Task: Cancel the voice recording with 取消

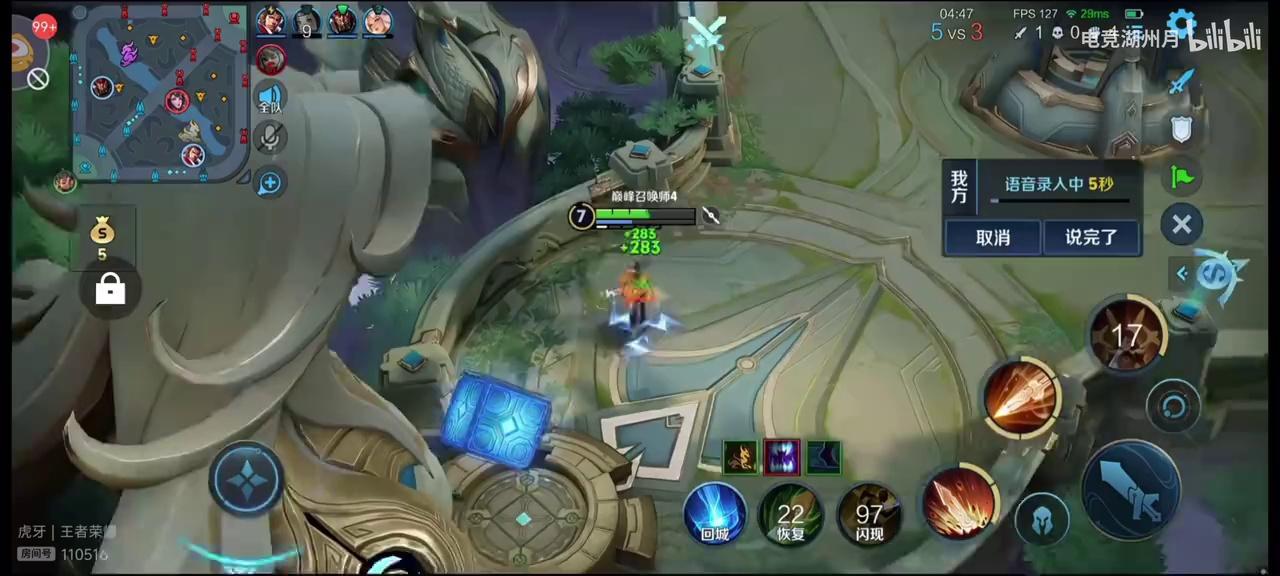Action: click(x=992, y=238)
